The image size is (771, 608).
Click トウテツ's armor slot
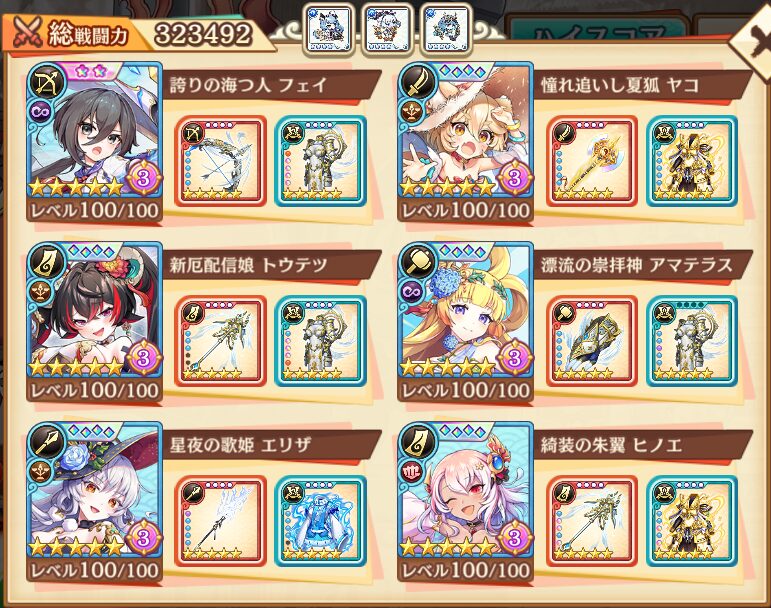319,341
